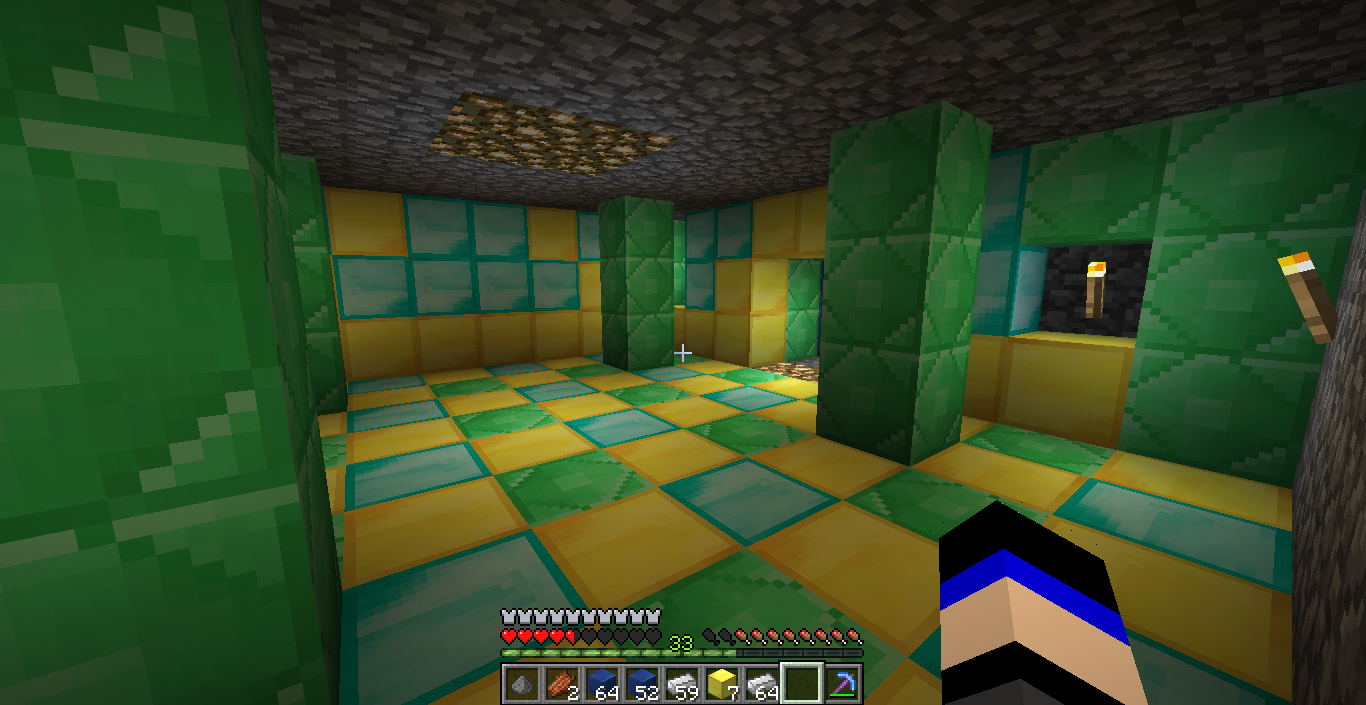Select the gunpowder hotbar slot
Image resolution: width=1366 pixels, height=705 pixels.
[x=521, y=685]
